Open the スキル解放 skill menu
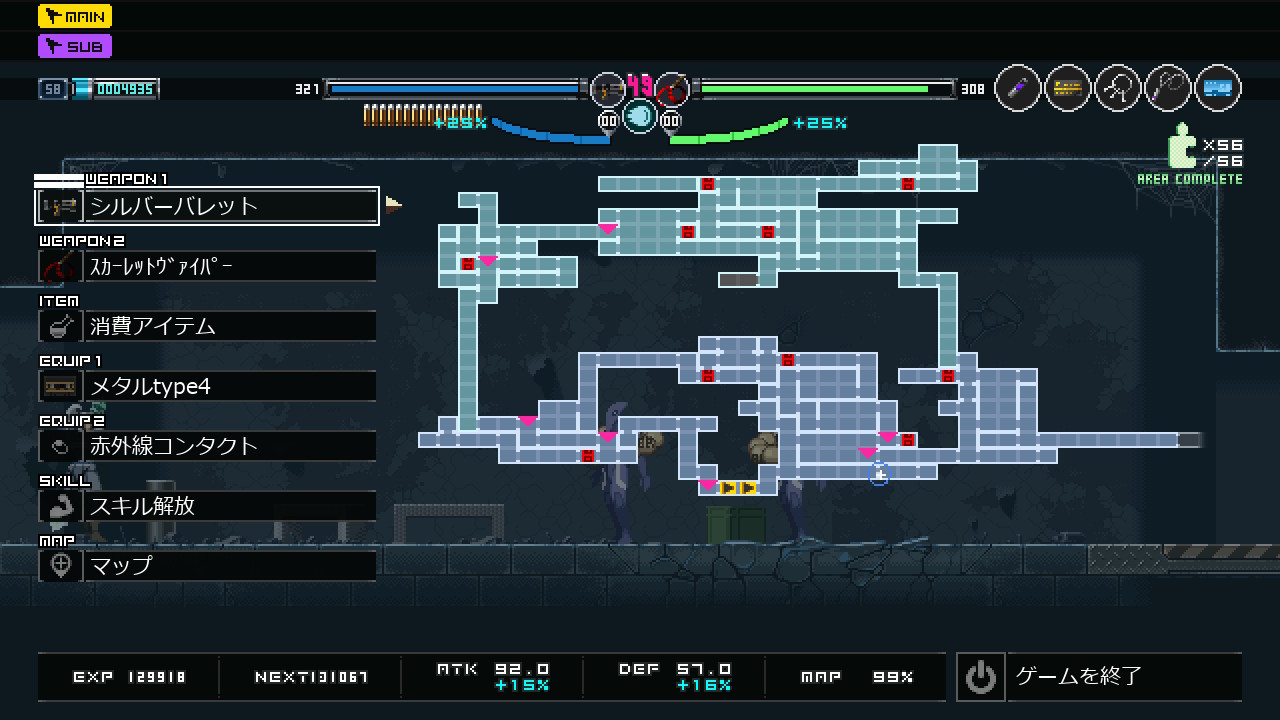 [207, 506]
